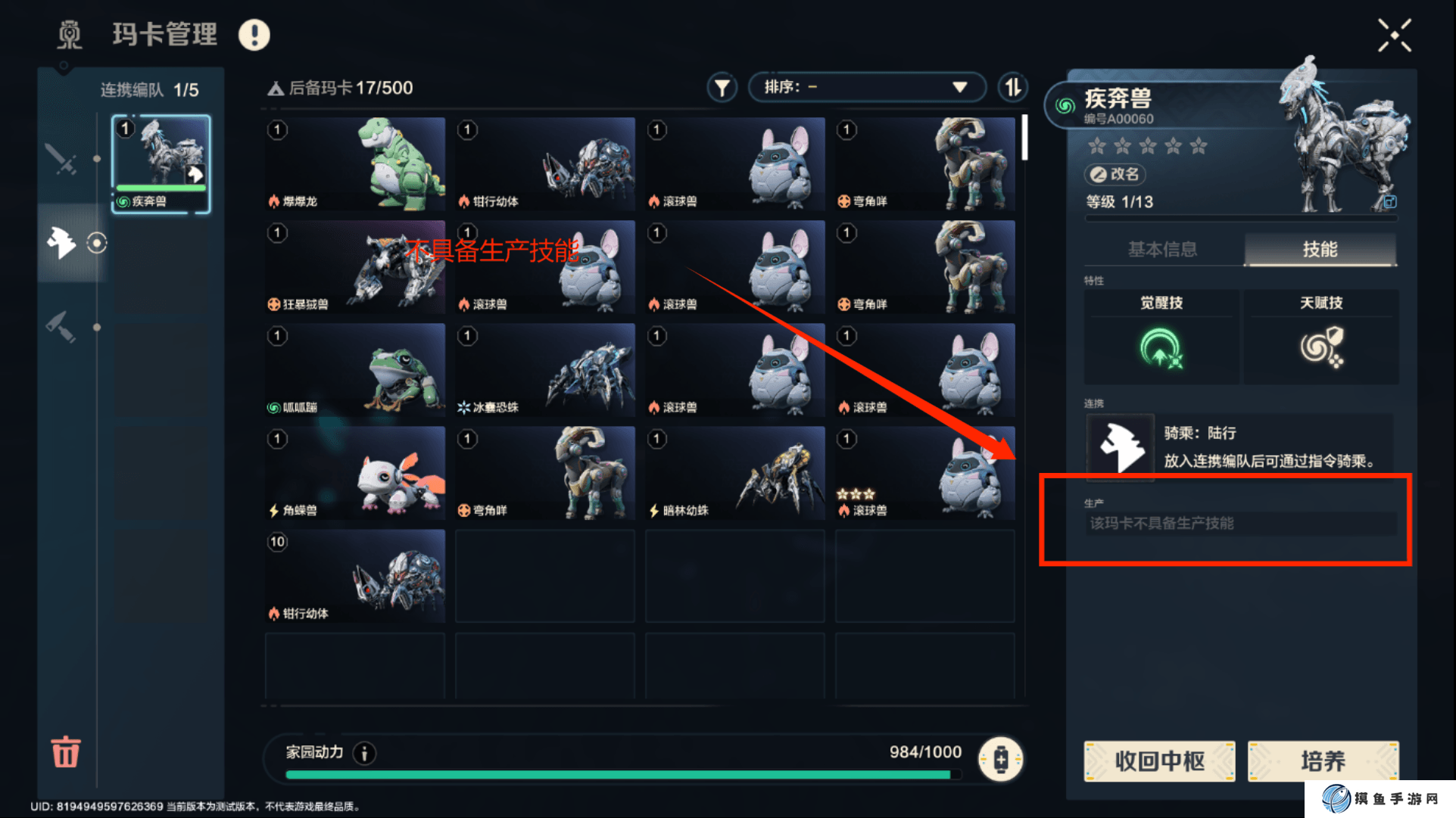The width and height of the screenshot is (1456, 818).
Task: Toggle the sort order arrows button
Action: click(x=1012, y=88)
